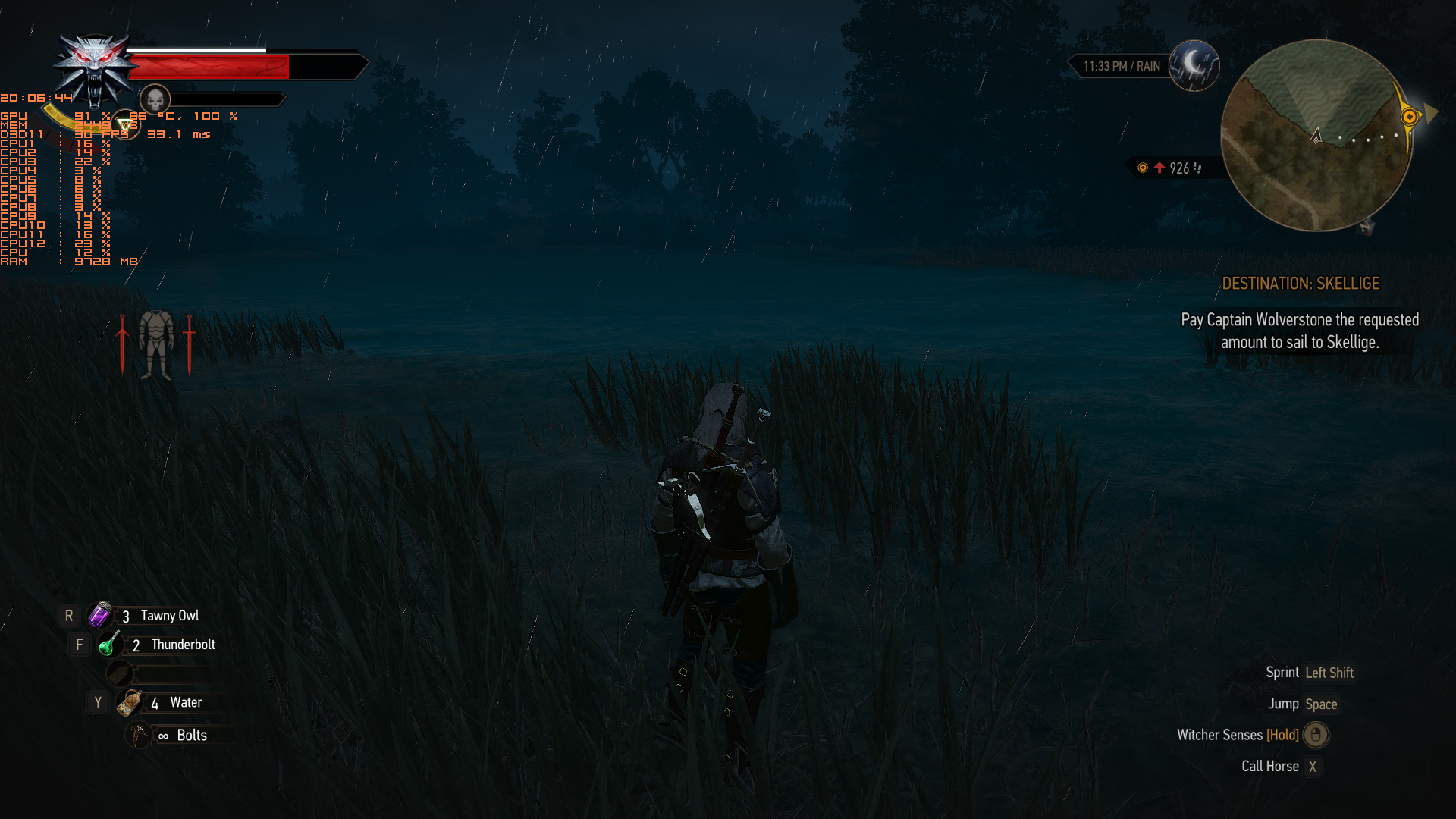
Task: Click the circular minimap
Action: [1316, 136]
